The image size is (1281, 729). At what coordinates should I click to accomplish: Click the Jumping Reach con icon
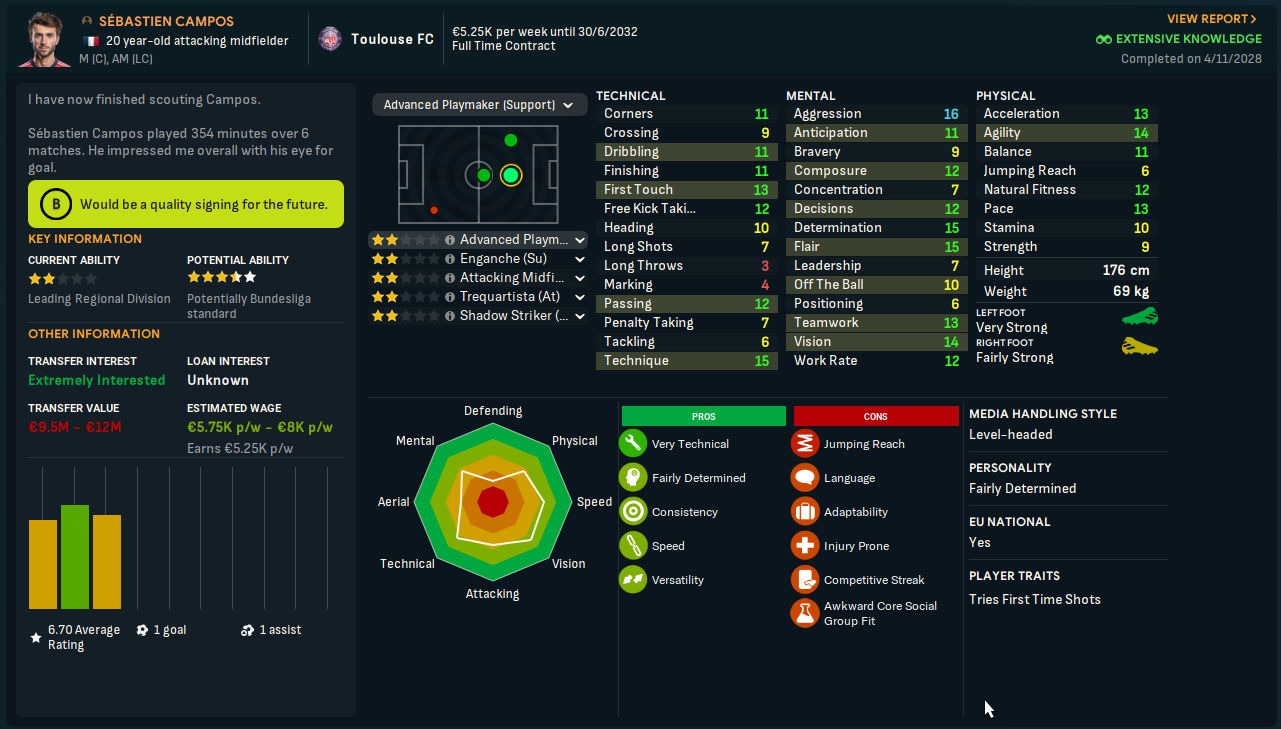click(805, 444)
